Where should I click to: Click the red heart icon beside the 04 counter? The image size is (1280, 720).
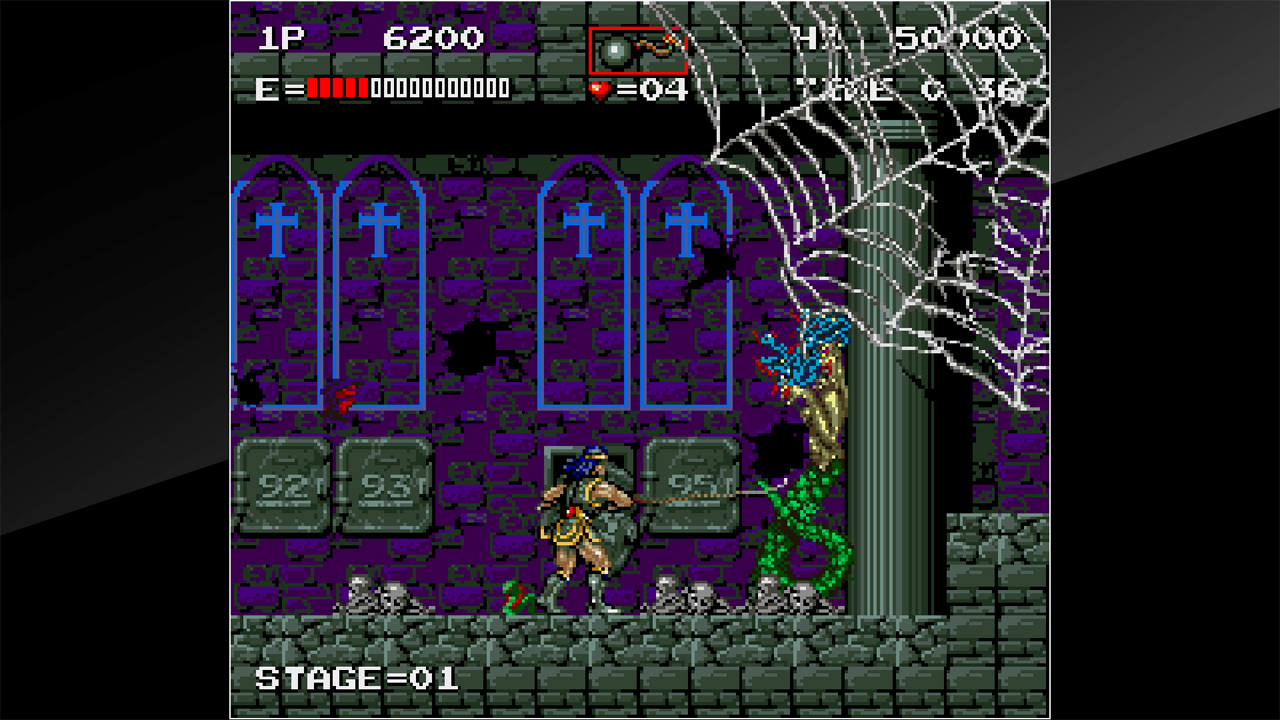click(x=598, y=89)
